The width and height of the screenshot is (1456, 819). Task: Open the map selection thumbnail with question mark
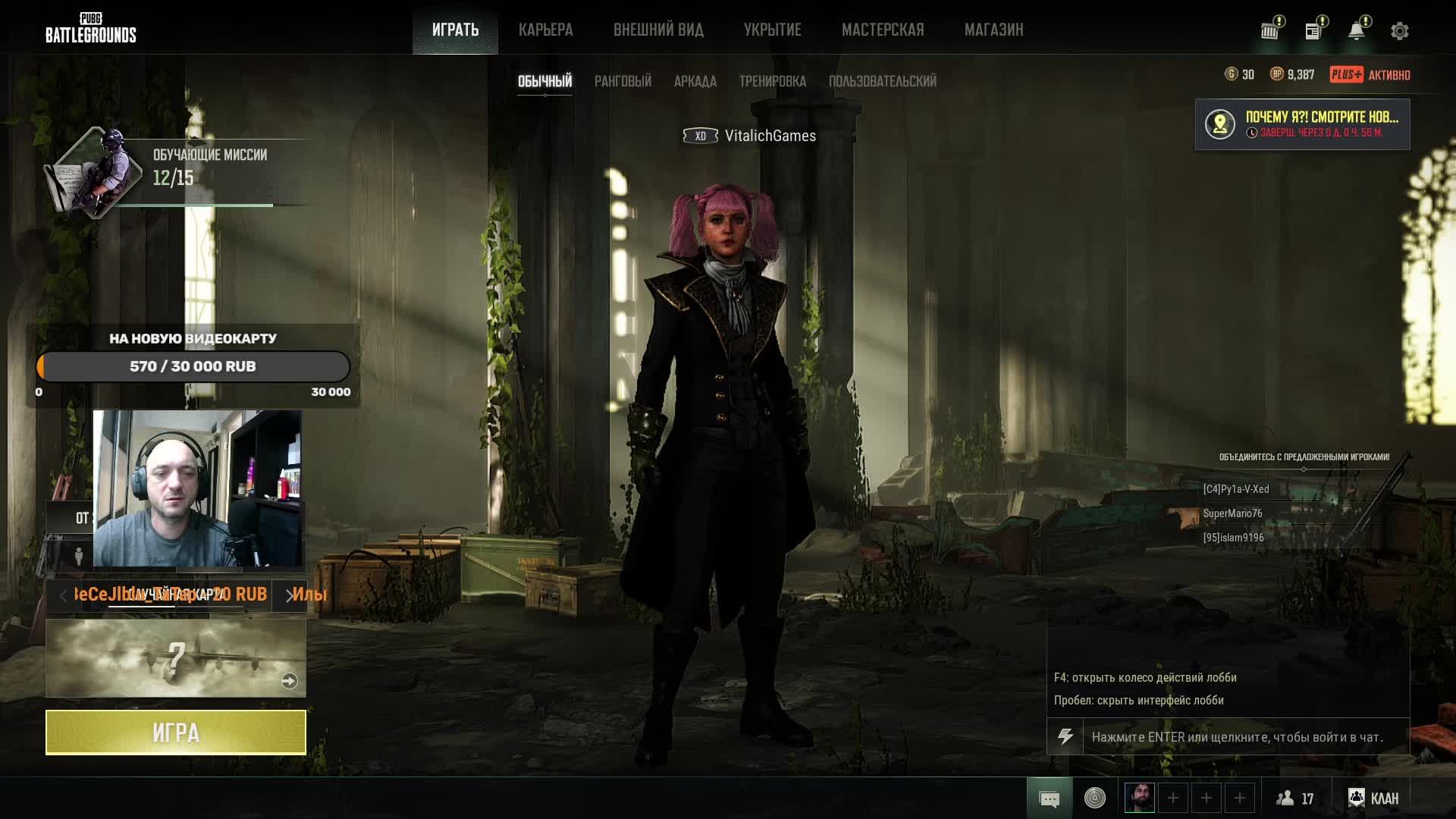(176, 658)
